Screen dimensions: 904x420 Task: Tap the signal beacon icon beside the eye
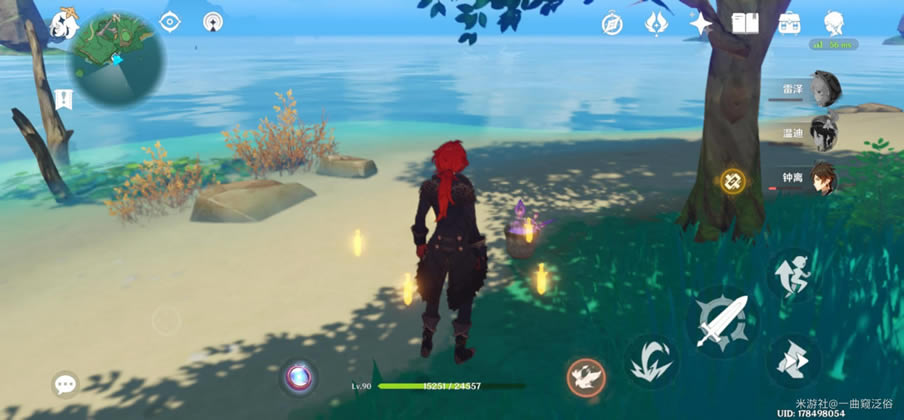coord(213,21)
